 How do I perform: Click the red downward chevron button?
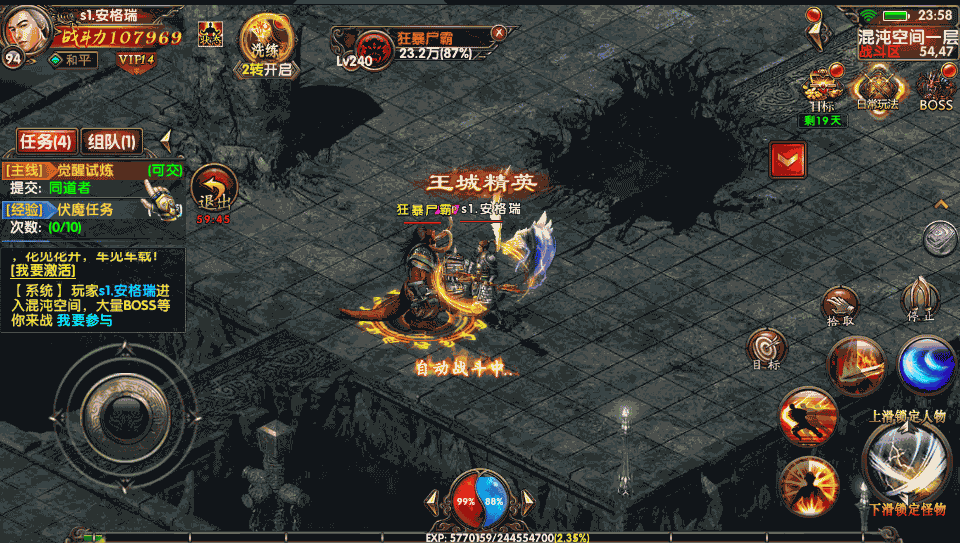(788, 159)
